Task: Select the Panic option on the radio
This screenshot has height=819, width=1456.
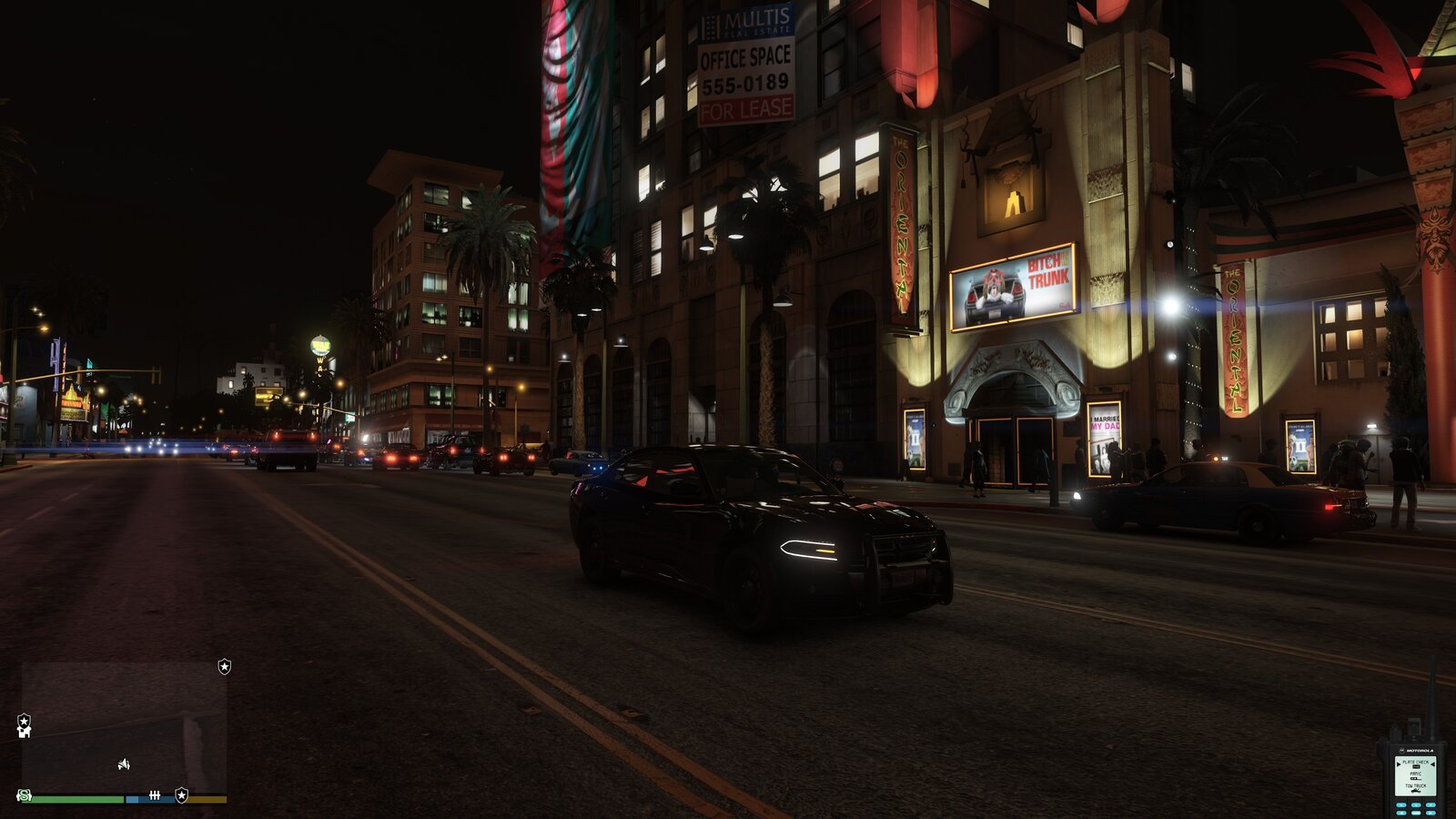Action: tap(1415, 773)
